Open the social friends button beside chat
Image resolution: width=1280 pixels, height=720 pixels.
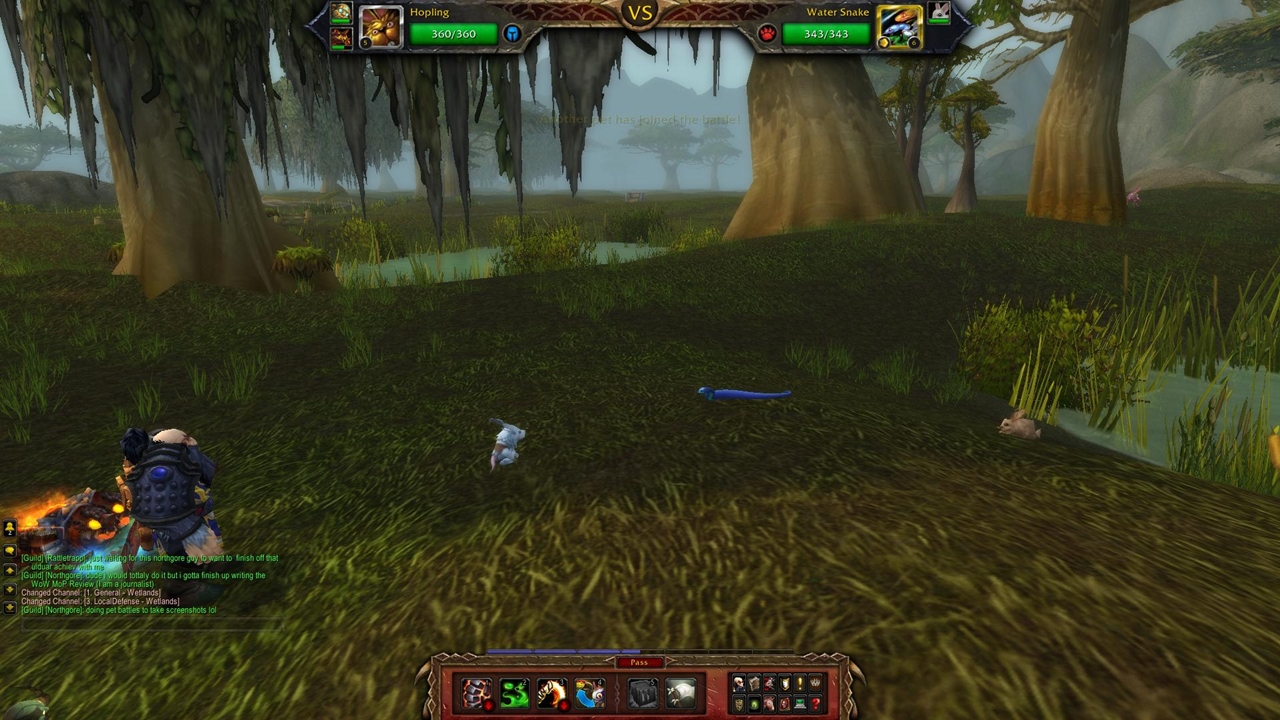10,529
